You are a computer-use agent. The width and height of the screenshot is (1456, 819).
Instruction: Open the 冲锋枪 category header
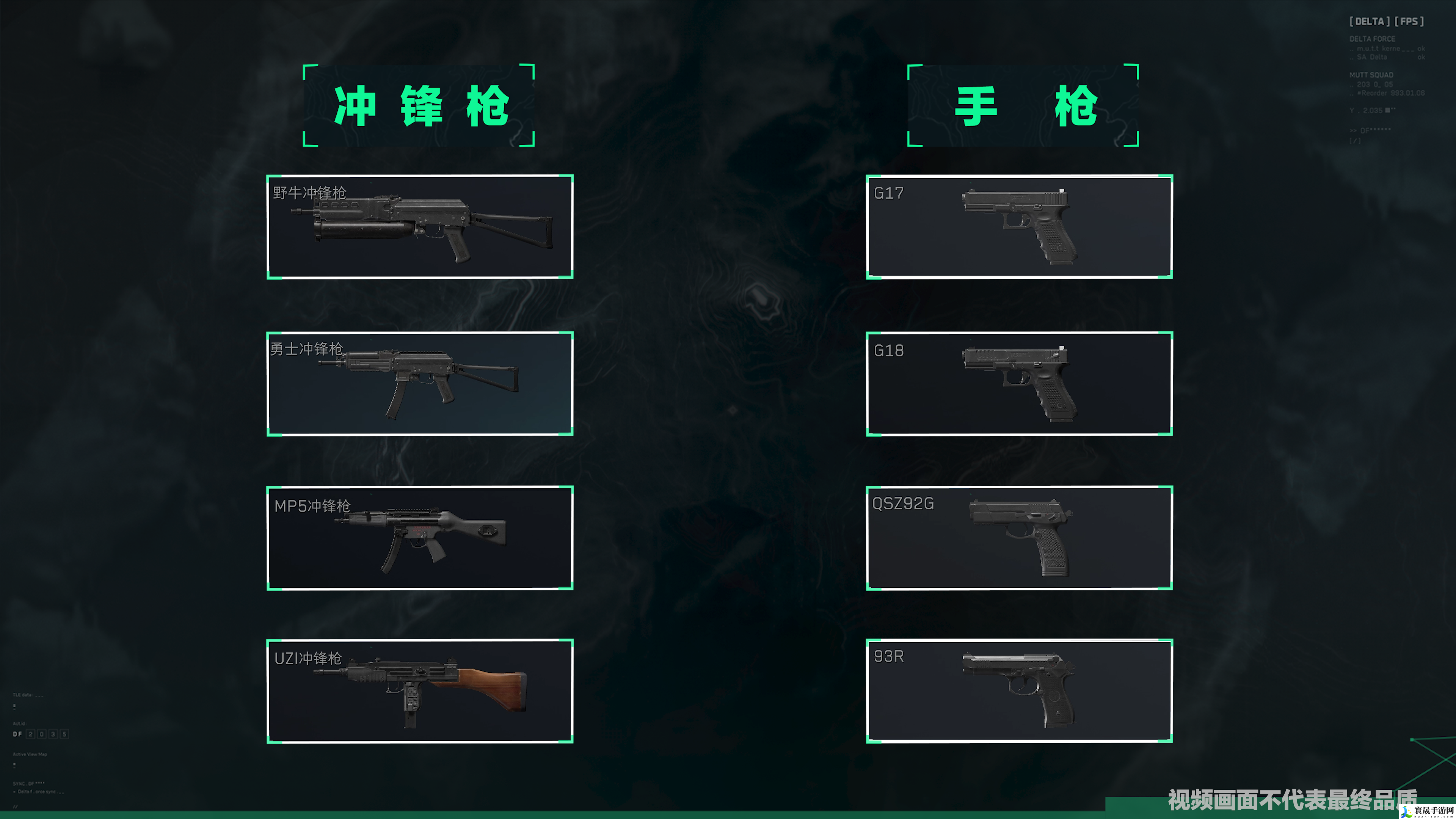tap(419, 106)
